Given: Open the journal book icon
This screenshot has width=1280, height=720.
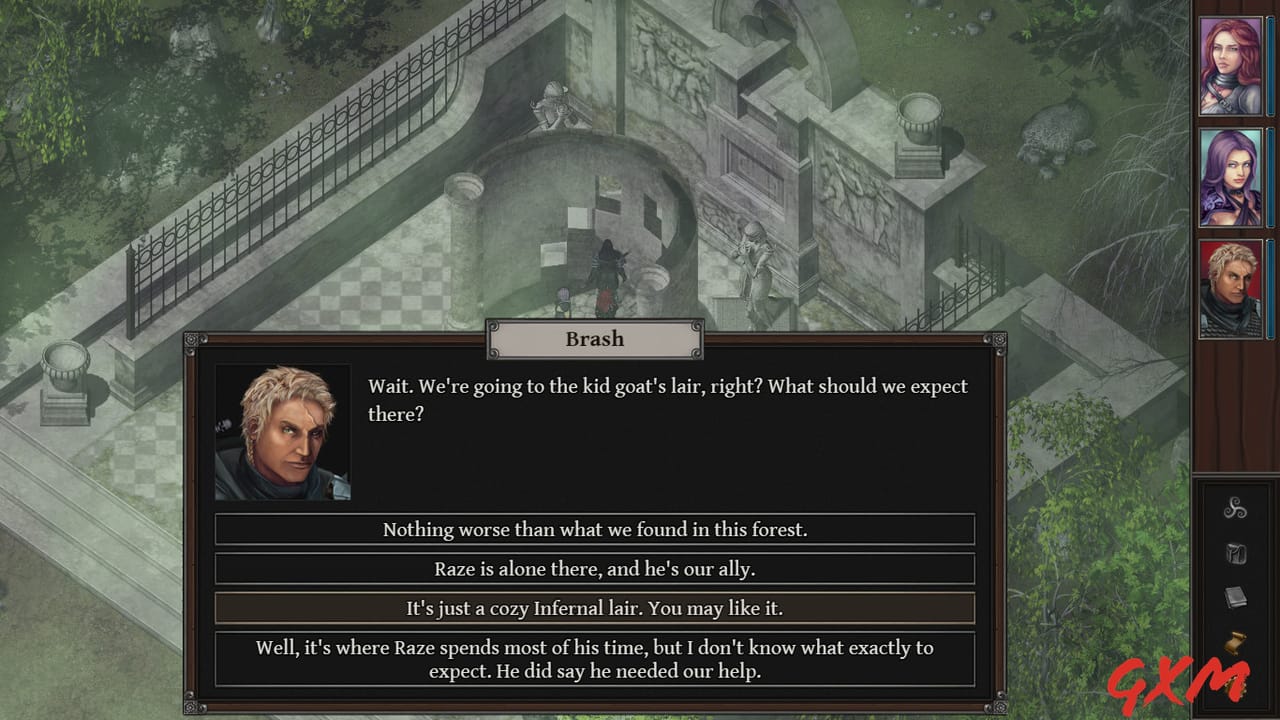Looking at the screenshot, I should tap(1236, 596).
